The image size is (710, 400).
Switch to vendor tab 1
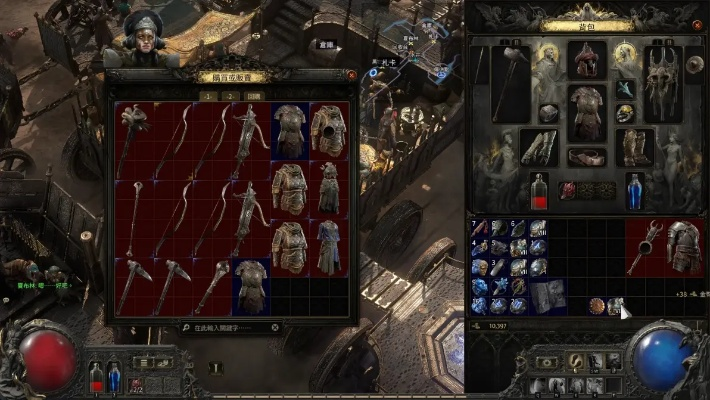point(206,95)
